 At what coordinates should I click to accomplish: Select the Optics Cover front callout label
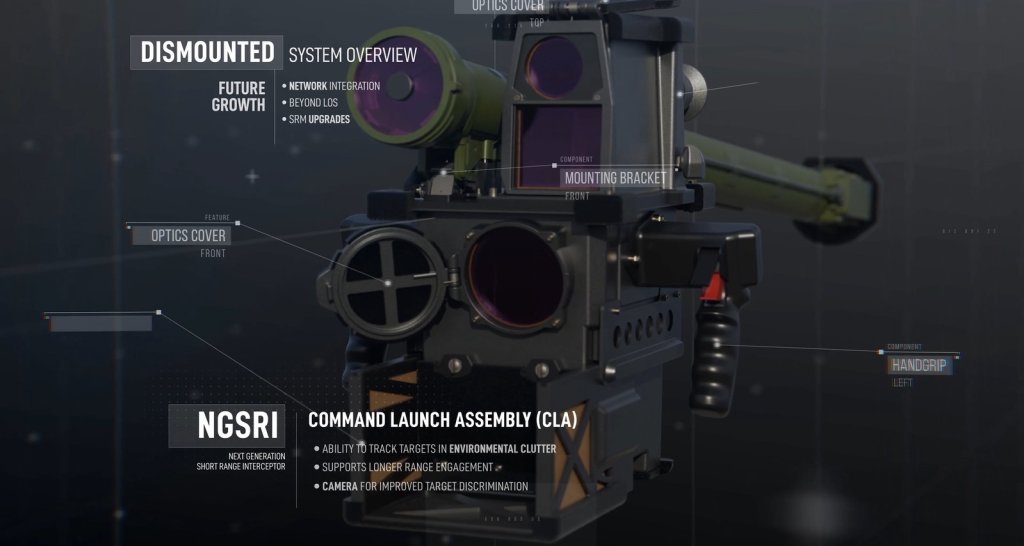189,236
